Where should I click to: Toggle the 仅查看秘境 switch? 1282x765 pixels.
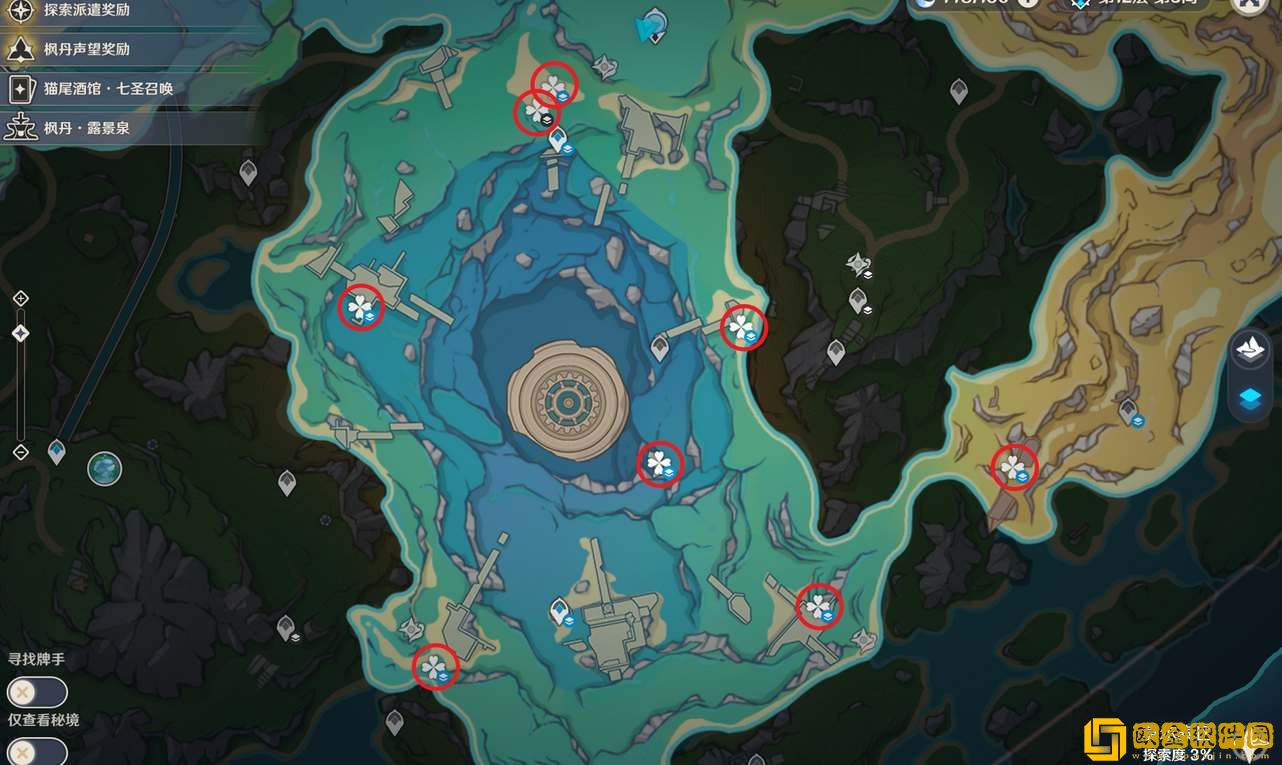(37, 751)
